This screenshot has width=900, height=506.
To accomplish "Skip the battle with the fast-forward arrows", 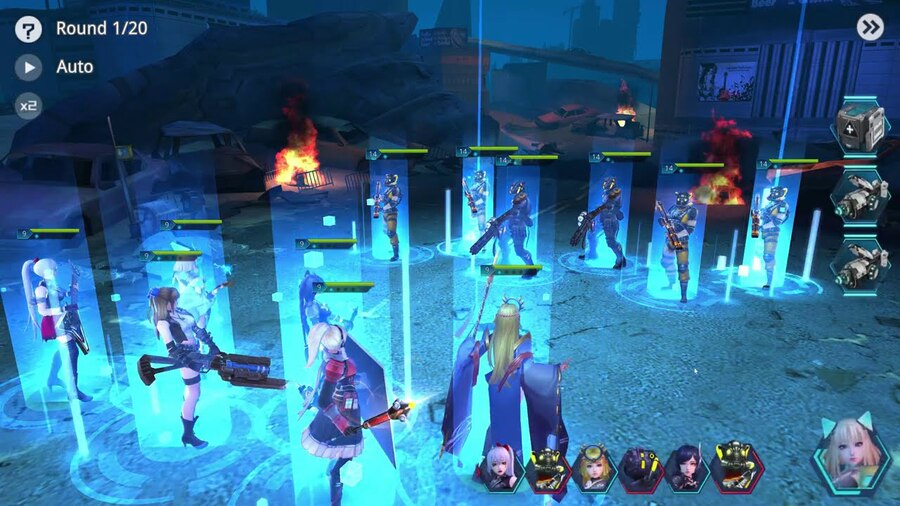I will 870,27.
